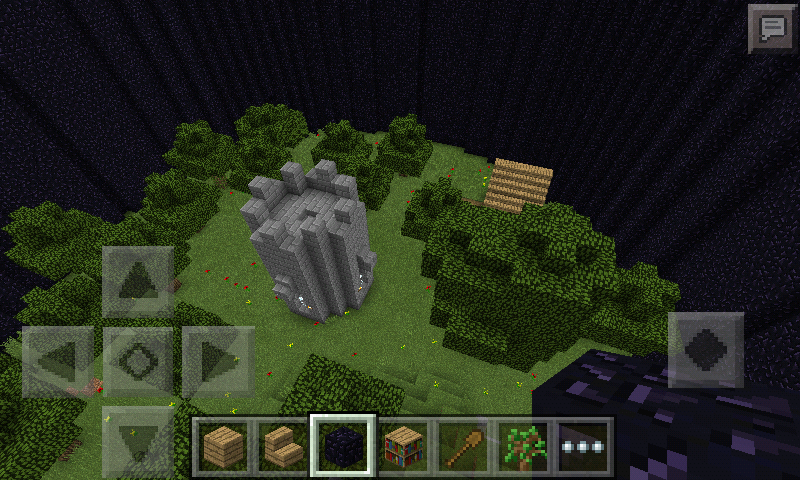The width and height of the screenshot is (800, 480).
Task: Tap the move backward arrow
Action: click(138, 437)
